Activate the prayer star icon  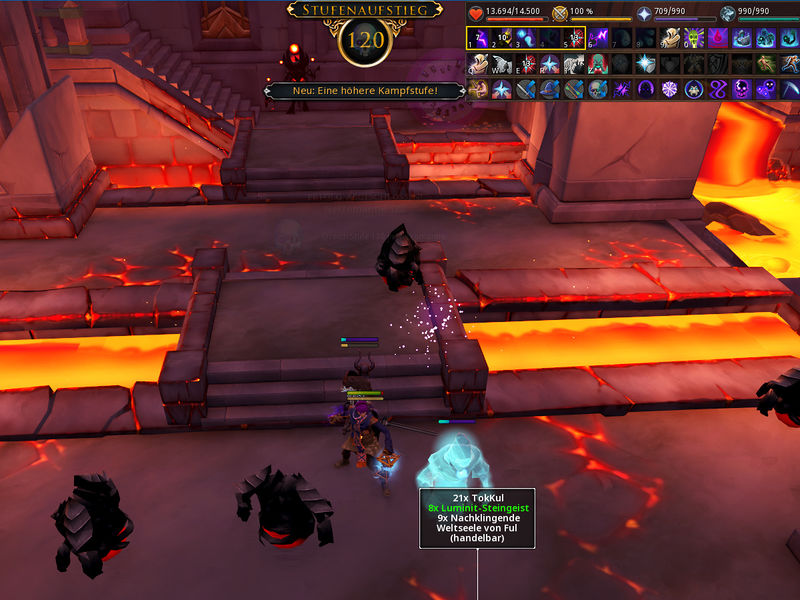[644, 14]
